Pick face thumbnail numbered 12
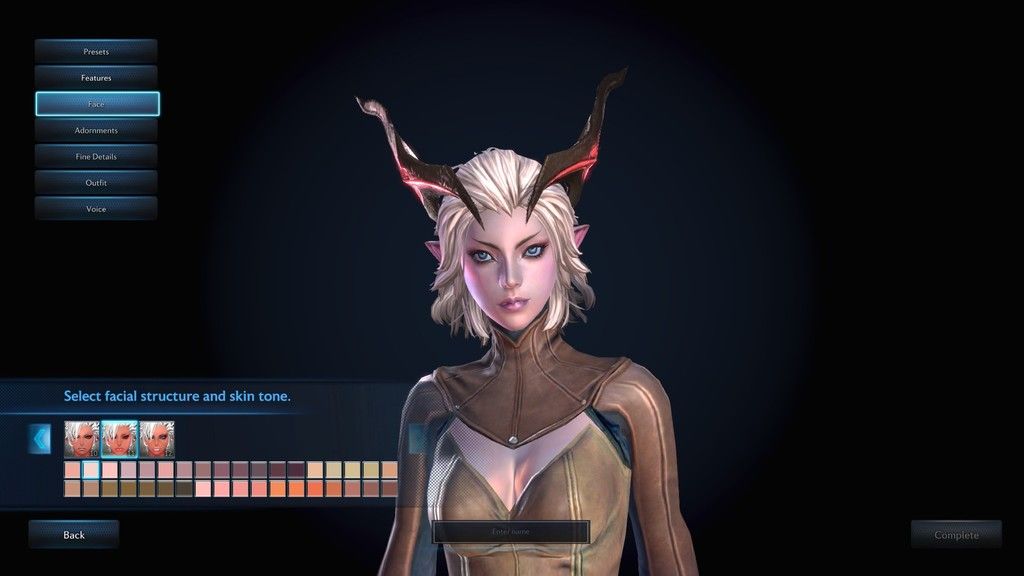Screen dimensions: 1024x576 [158, 438]
